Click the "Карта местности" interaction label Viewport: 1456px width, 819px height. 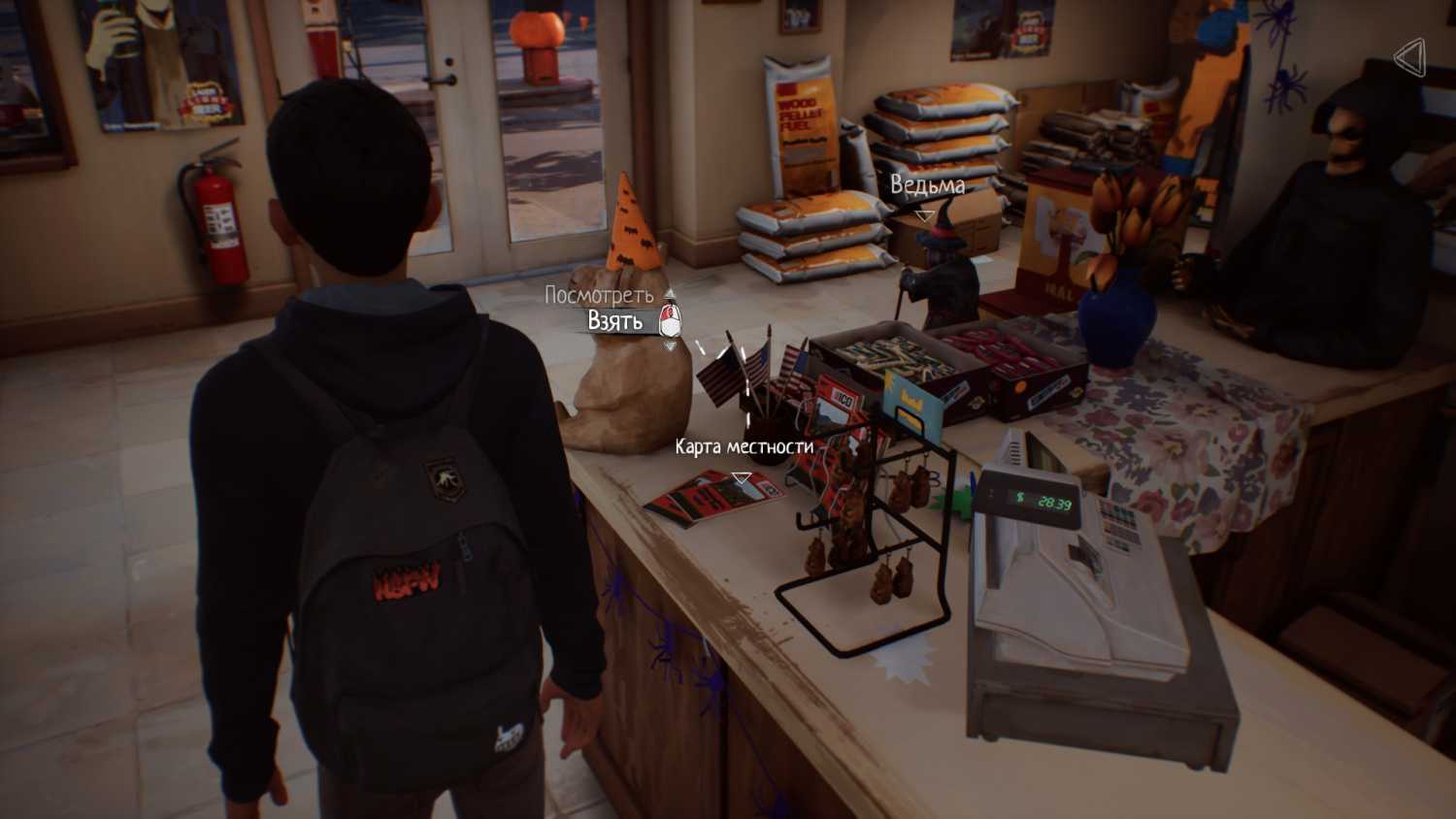coord(744,446)
